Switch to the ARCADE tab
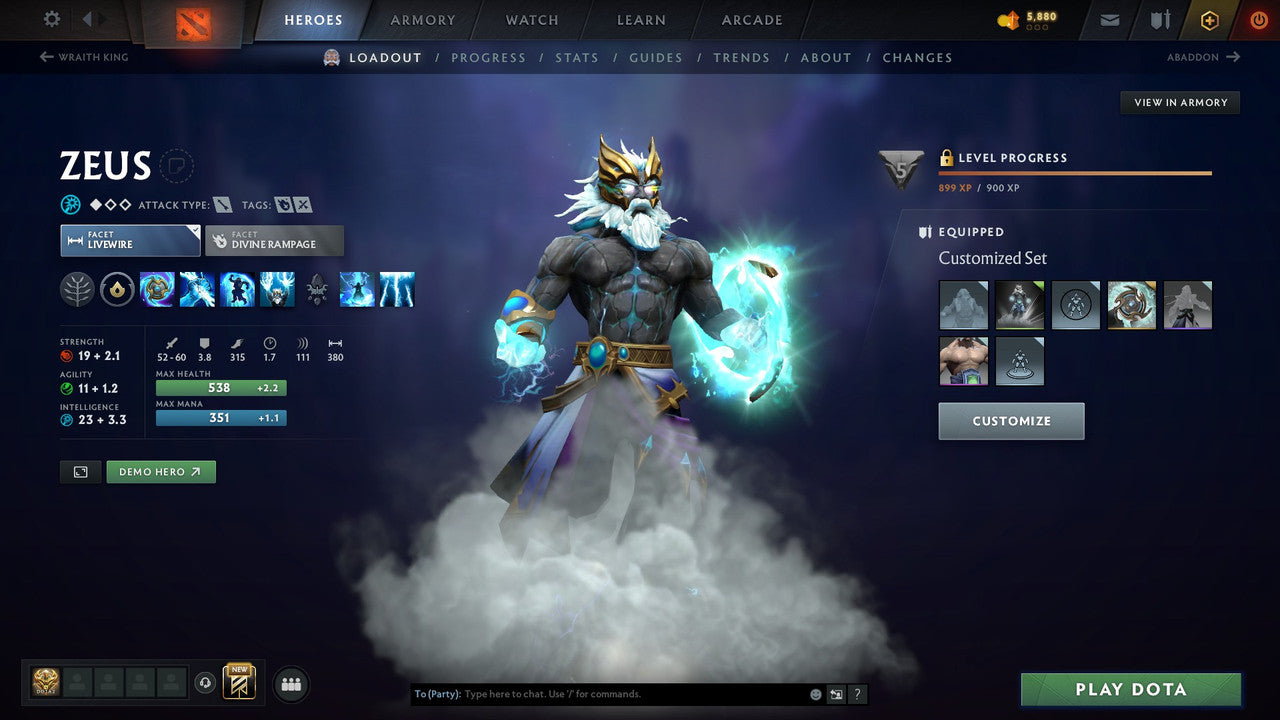This screenshot has height=720, width=1280. click(x=751, y=19)
